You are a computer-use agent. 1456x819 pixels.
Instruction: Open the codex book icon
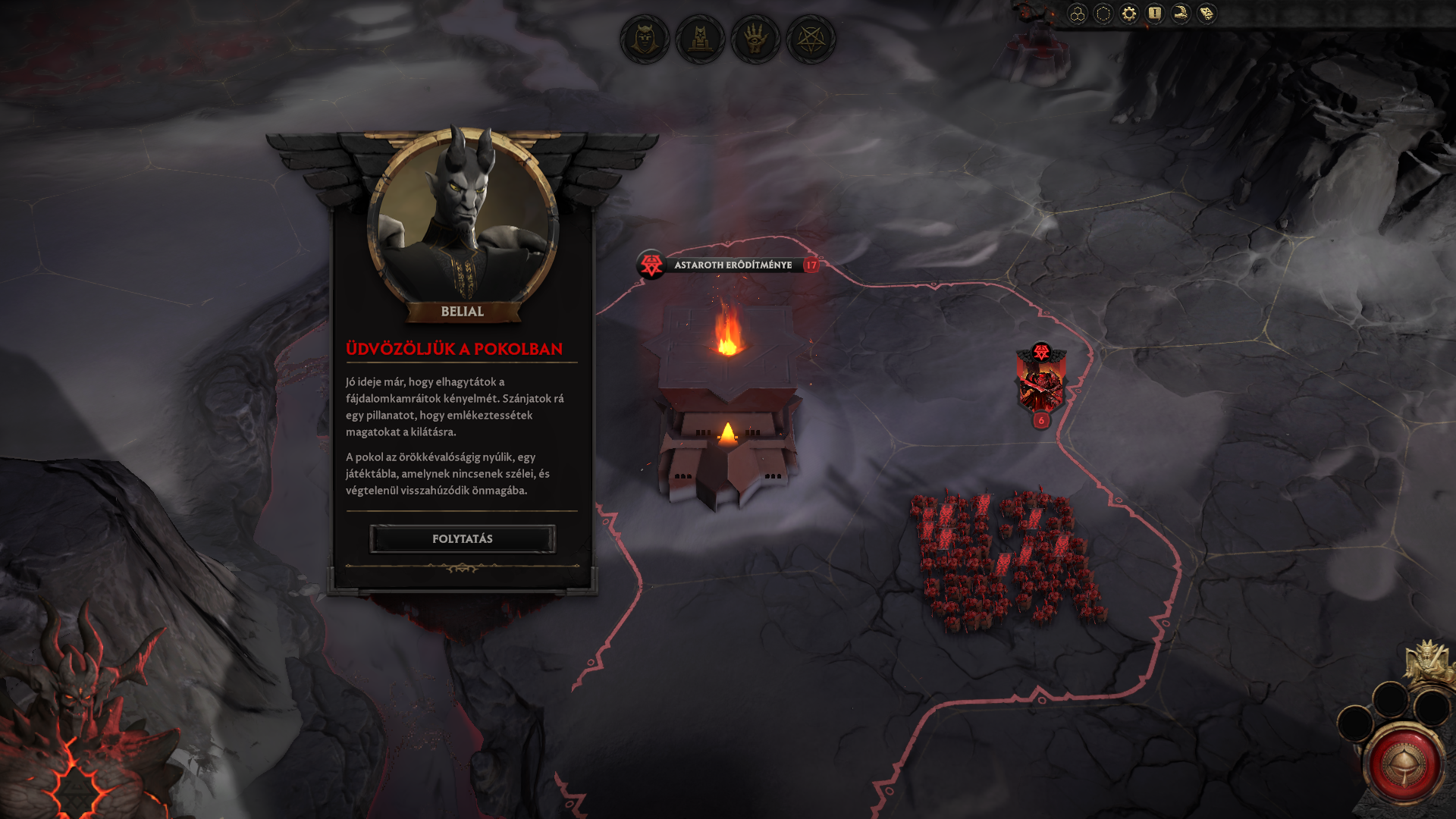(1207, 14)
